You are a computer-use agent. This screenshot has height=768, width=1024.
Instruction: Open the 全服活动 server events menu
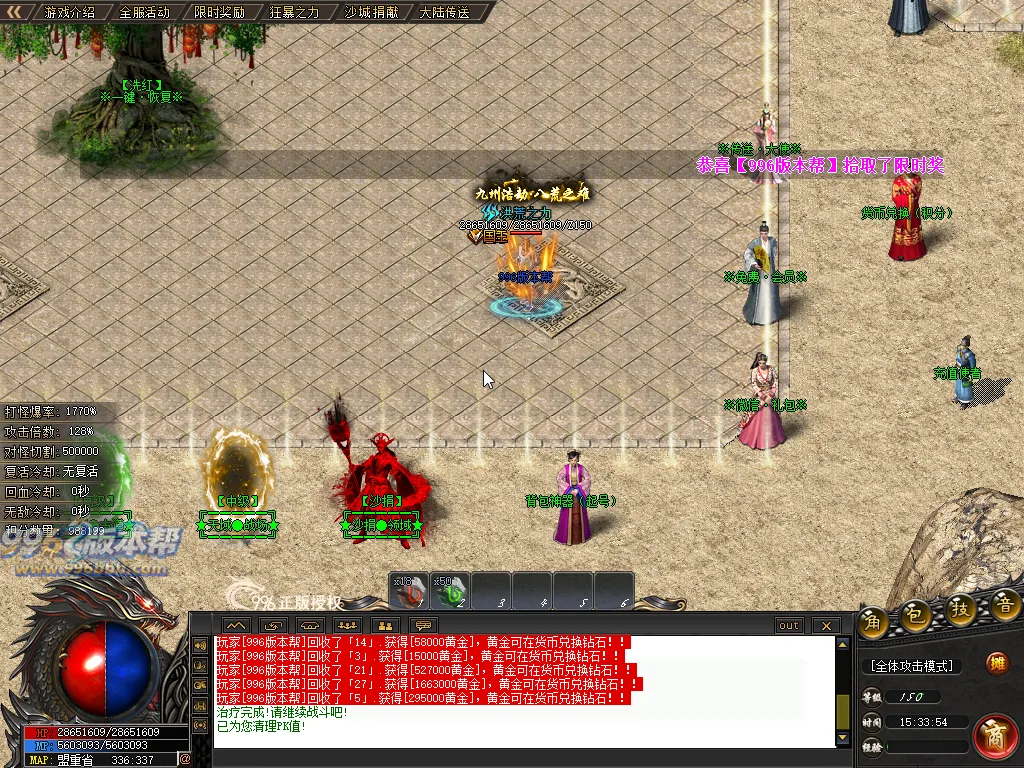(x=144, y=13)
